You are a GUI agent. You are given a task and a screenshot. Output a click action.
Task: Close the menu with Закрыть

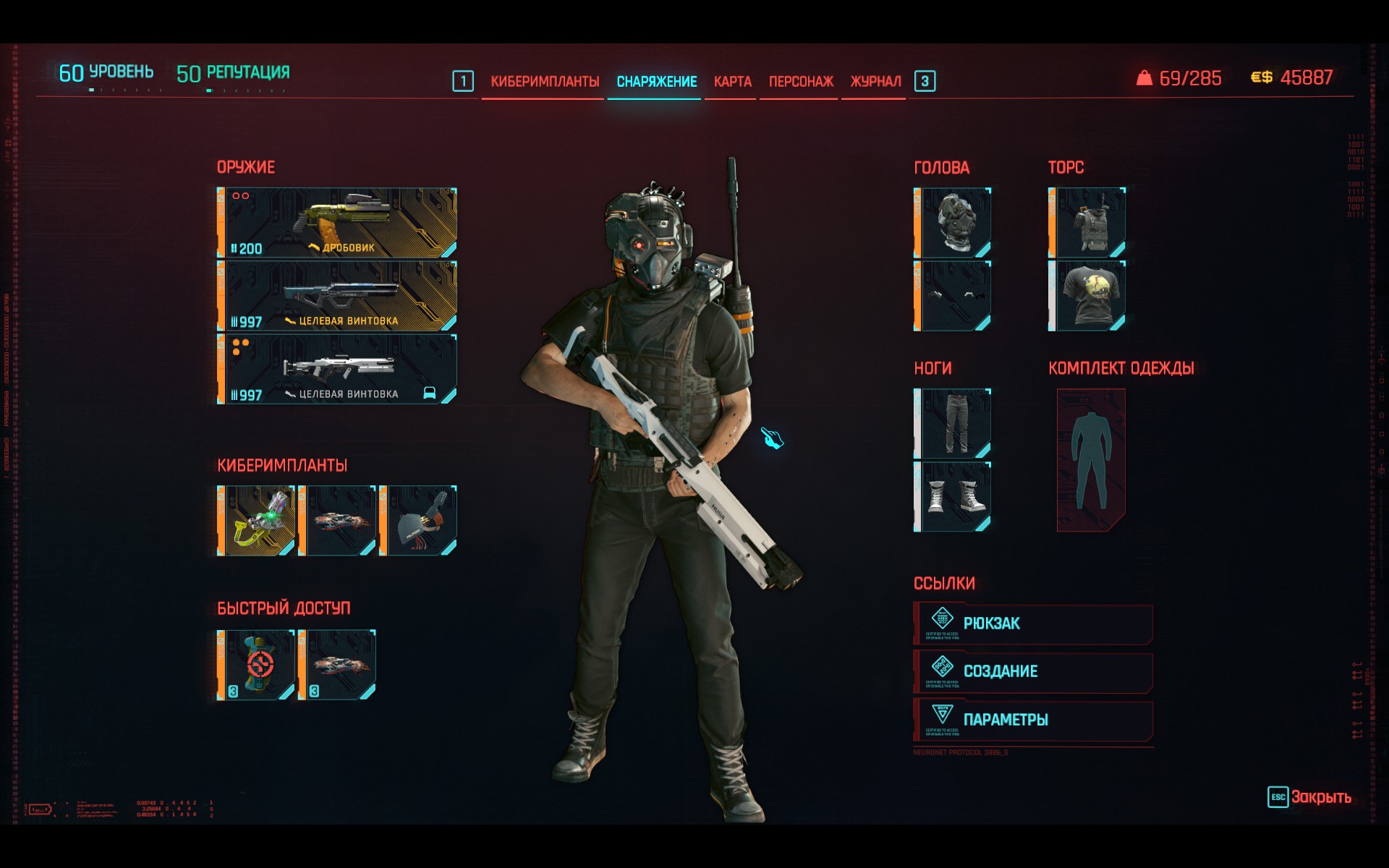(1309, 797)
